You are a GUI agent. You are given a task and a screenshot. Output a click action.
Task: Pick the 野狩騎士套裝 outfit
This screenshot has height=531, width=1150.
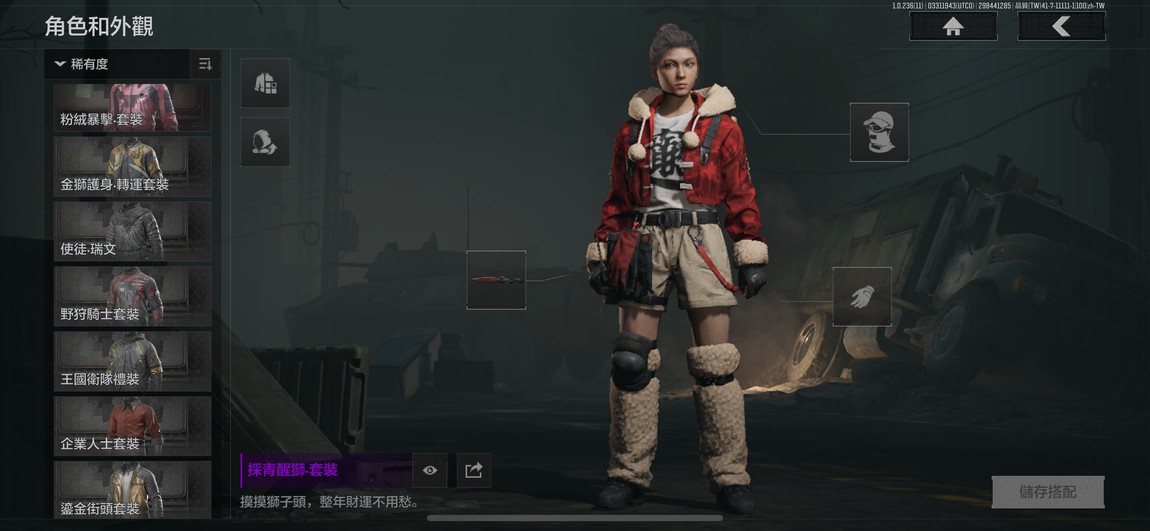[x=132, y=296]
